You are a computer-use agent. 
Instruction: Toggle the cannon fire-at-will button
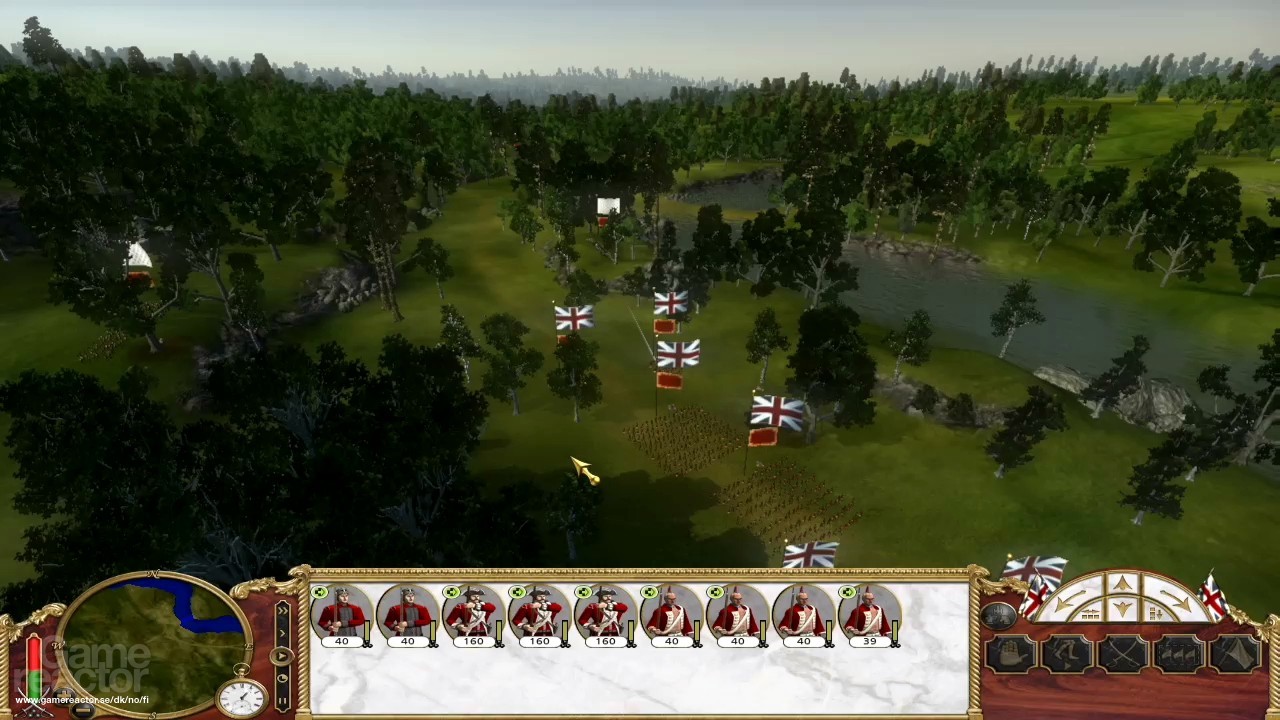[1011, 655]
